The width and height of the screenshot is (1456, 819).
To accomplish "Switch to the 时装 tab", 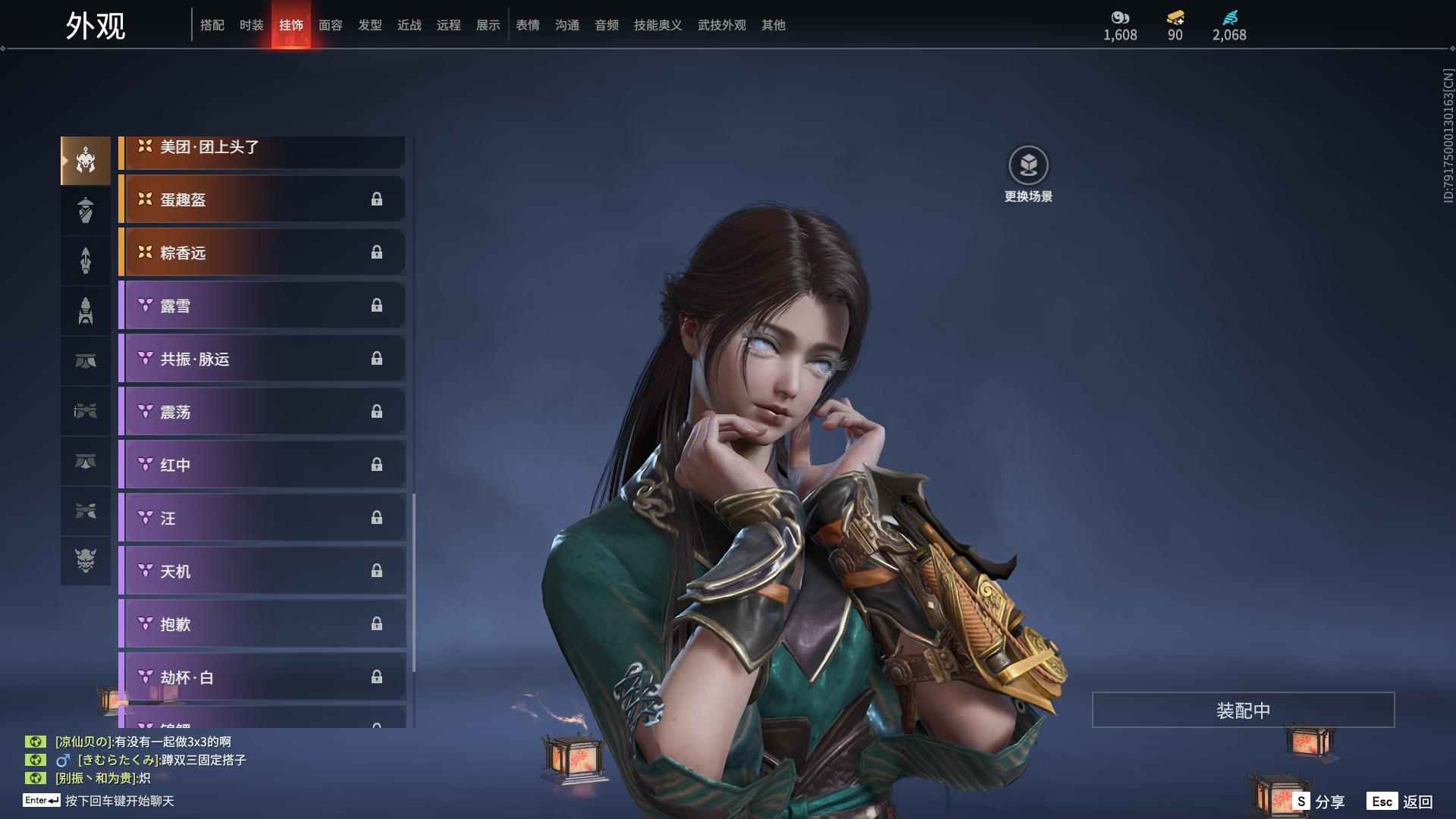I will click(251, 25).
